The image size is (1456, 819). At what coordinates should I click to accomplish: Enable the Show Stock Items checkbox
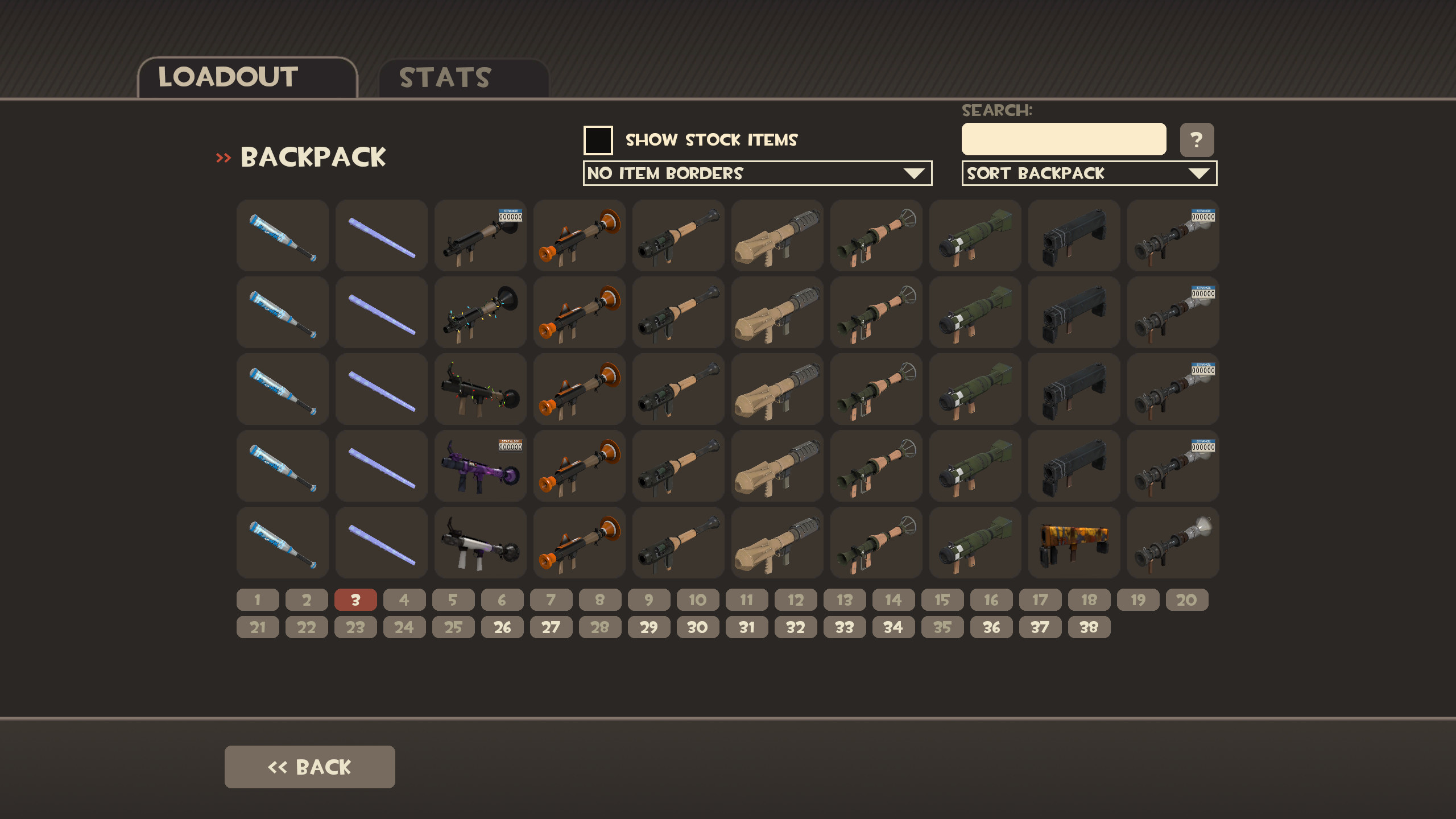(x=598, y=139)
